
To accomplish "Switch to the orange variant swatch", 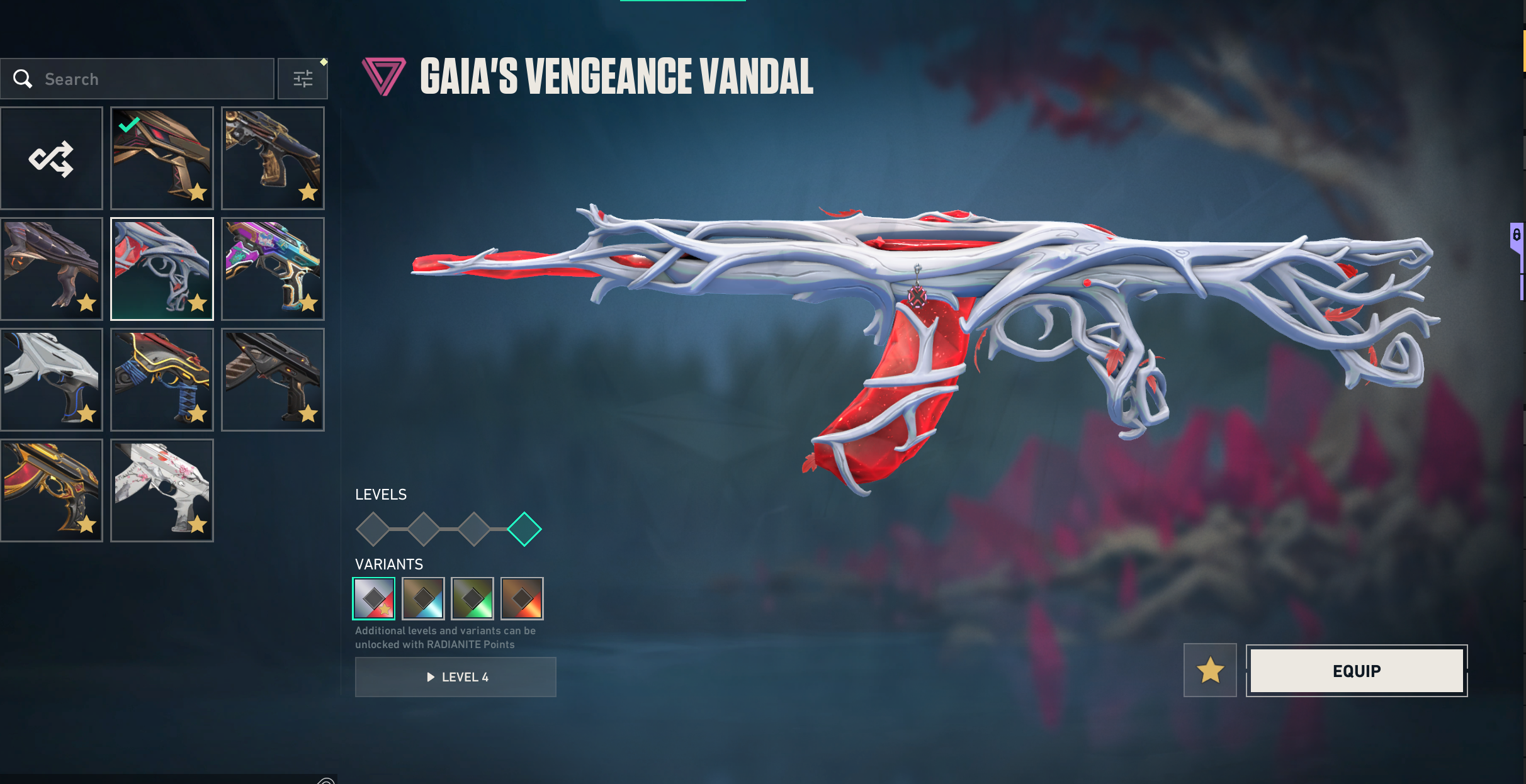I will pyautogui.click(x=522, y=598).
